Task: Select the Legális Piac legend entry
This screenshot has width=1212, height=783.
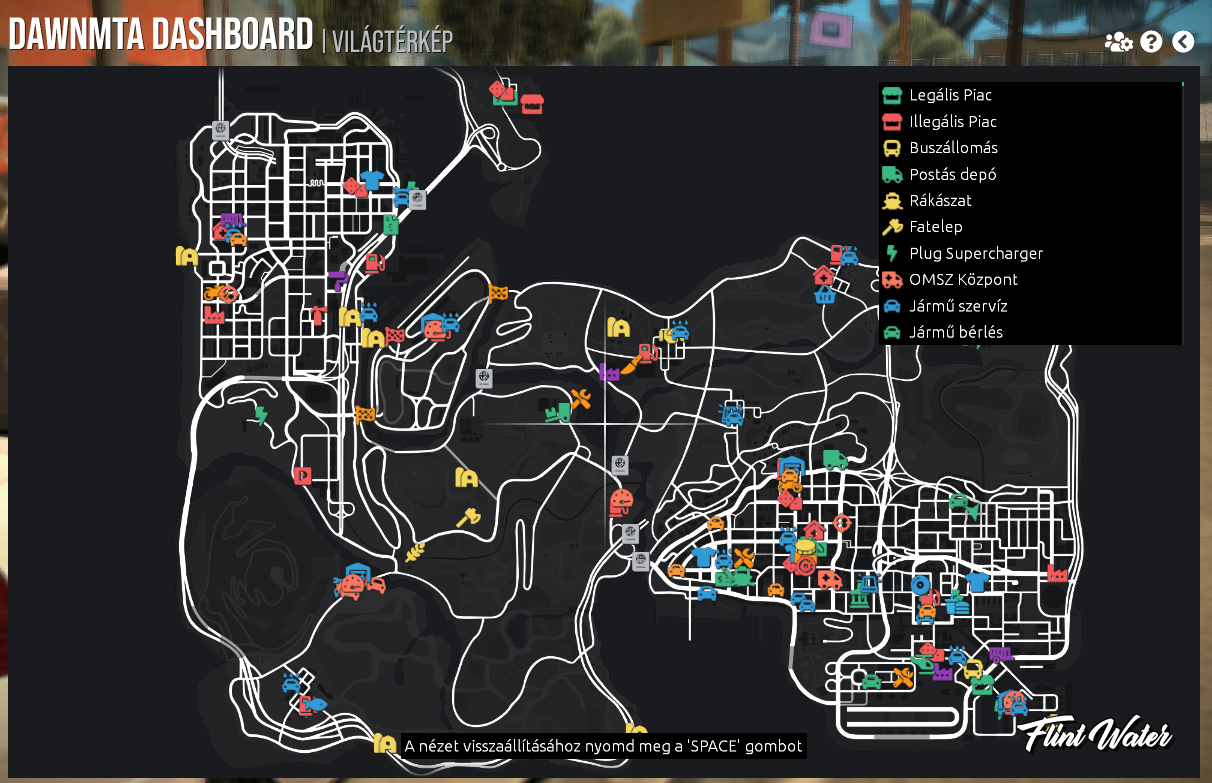Action: click(x=950, y=95)
